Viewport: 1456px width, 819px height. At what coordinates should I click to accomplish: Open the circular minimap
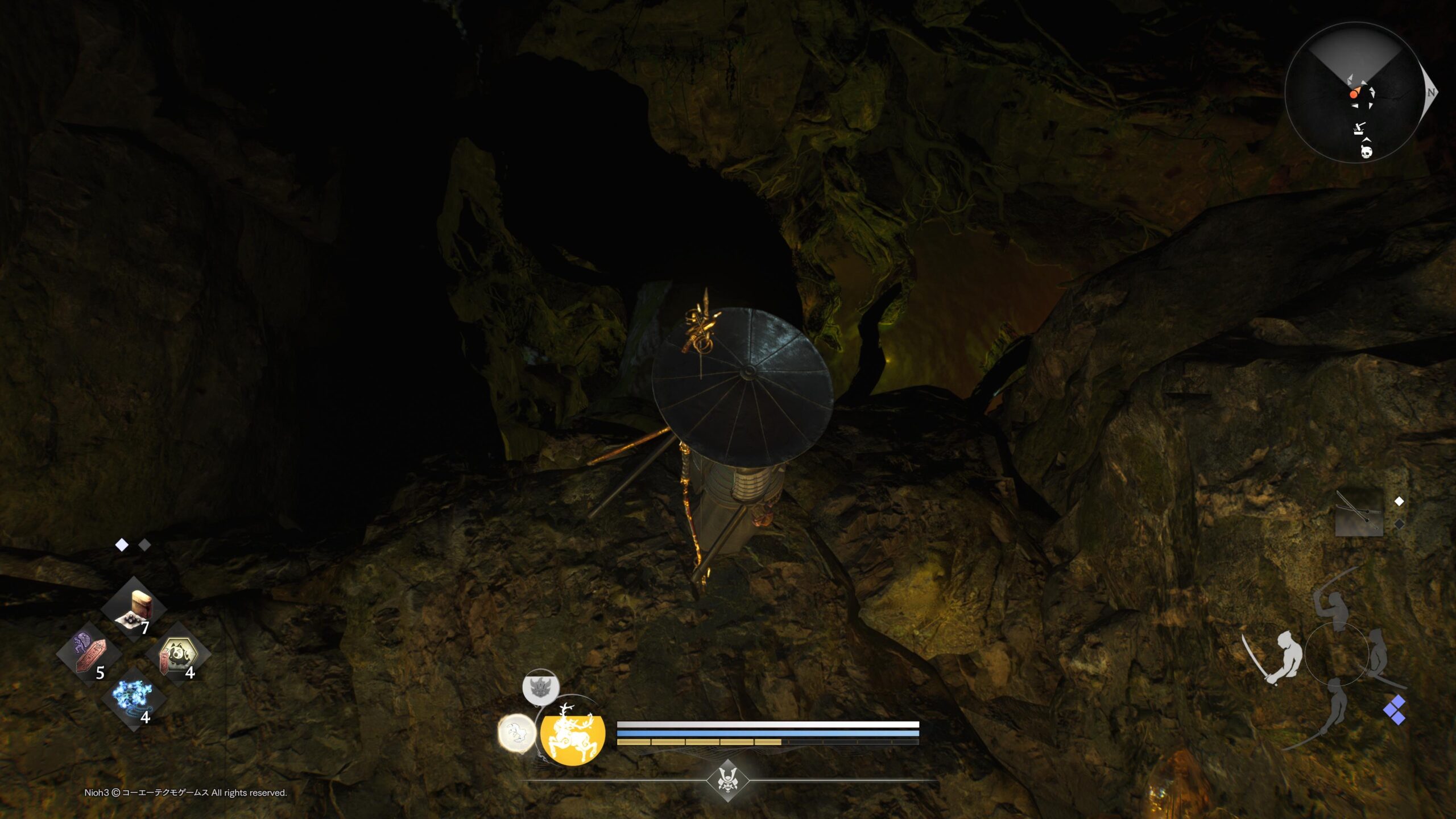point(1355,92)
